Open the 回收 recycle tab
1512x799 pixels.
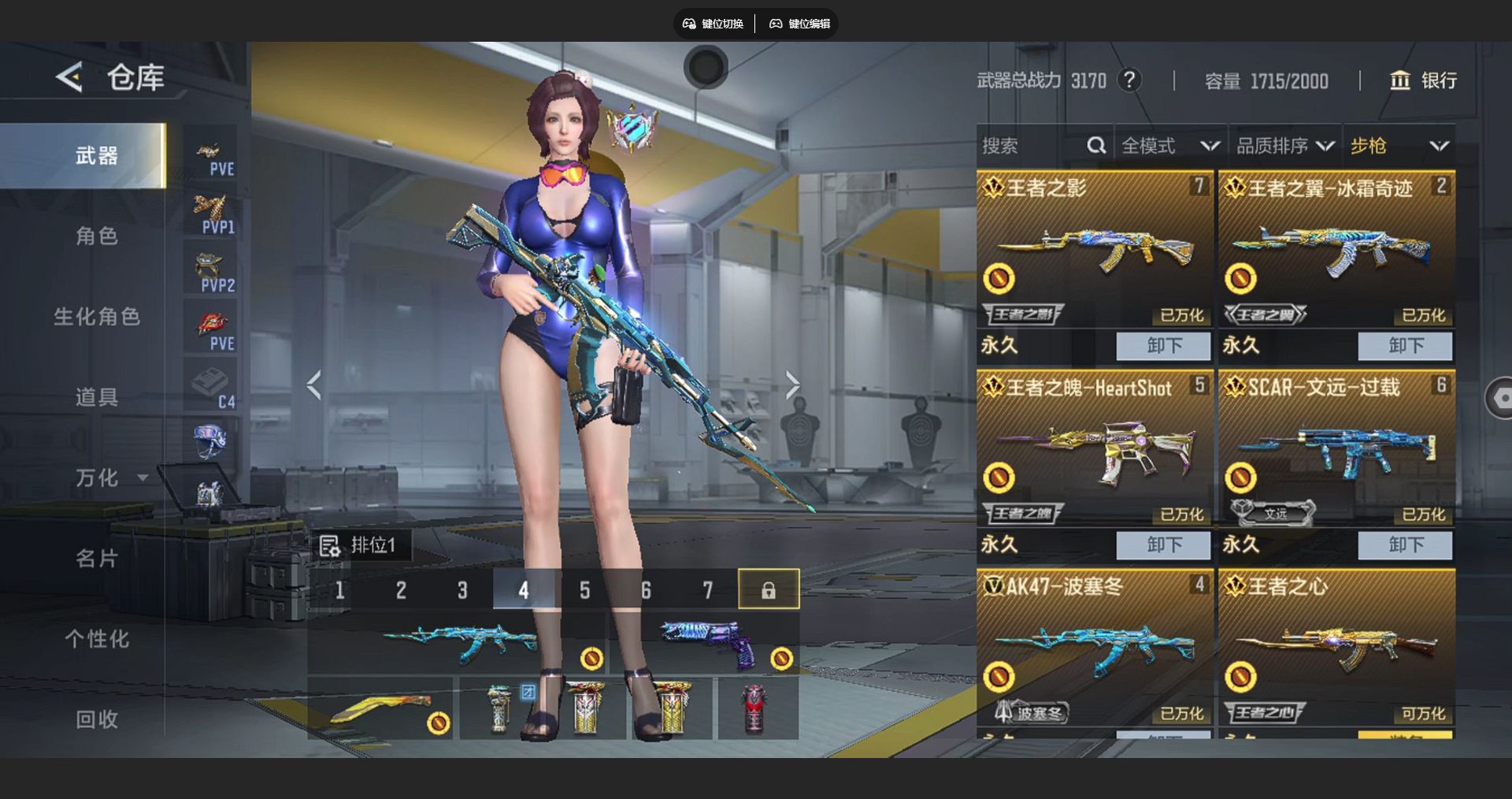click(x=96, y=719)
